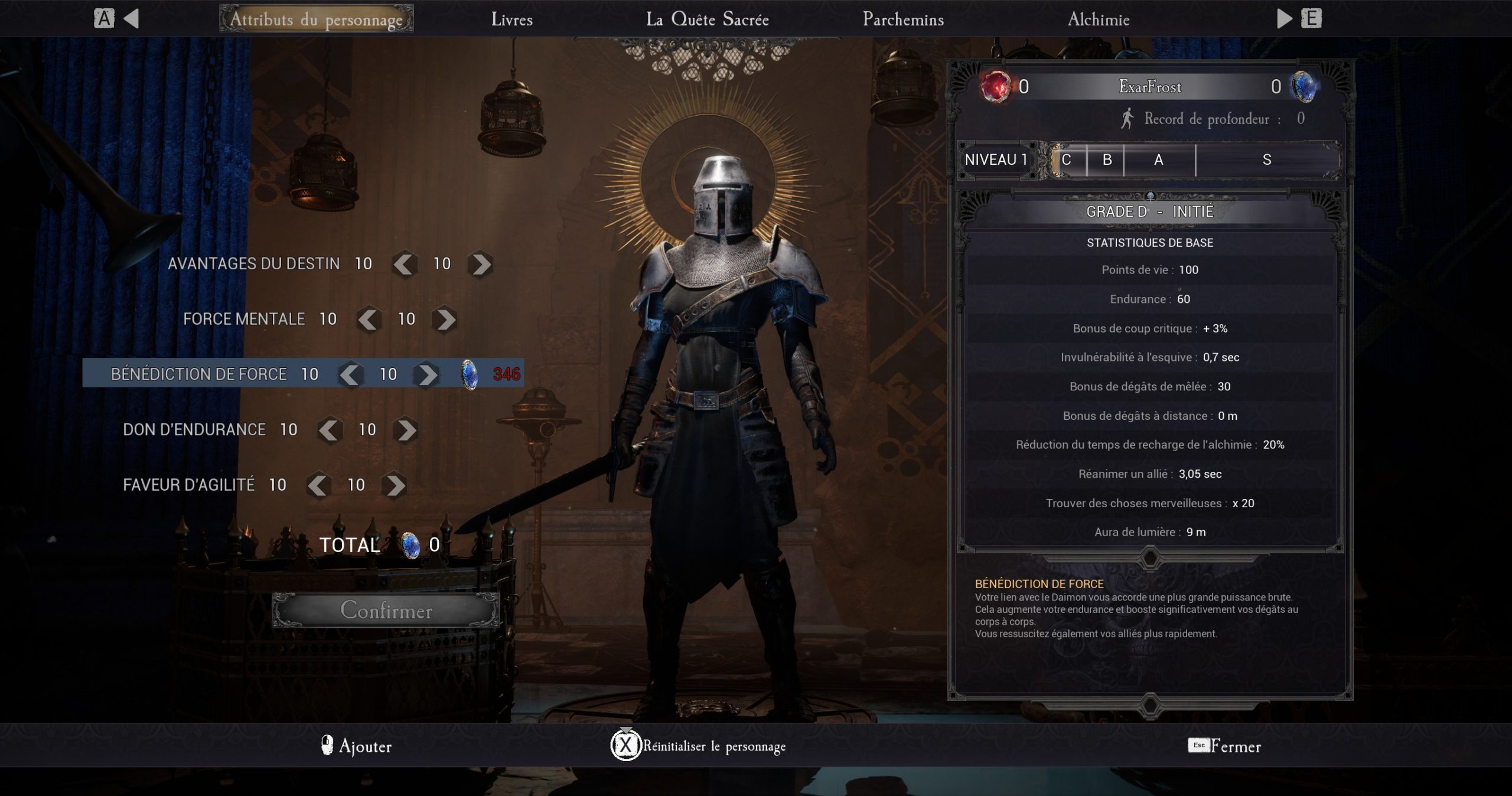Image resolution: width=1512 pixels, height=796 pixels.
Task: Raise Force Mentale using right arrow
Action: point(445,319)
